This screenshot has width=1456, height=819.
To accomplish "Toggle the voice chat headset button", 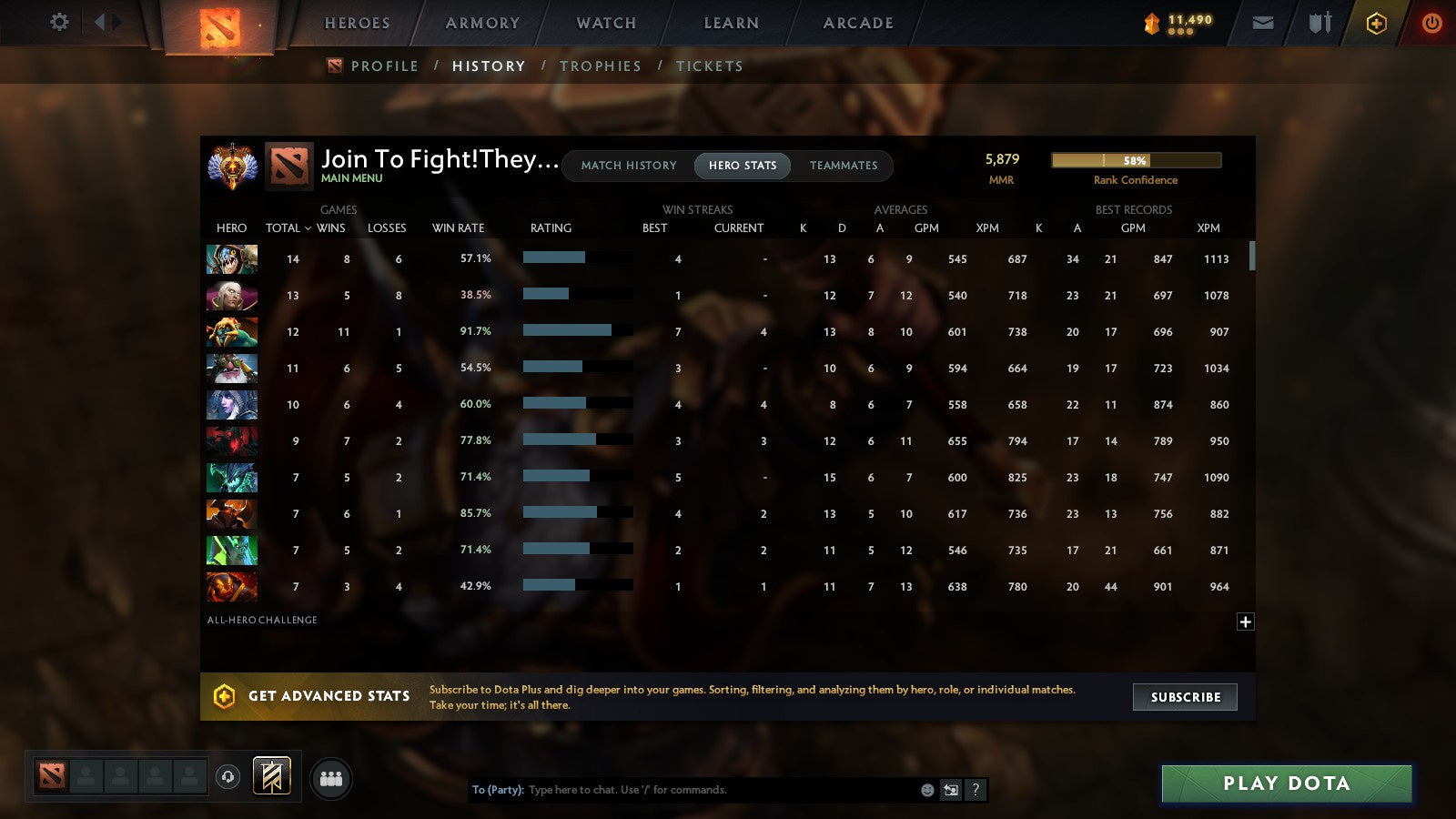I will point(227,778).
